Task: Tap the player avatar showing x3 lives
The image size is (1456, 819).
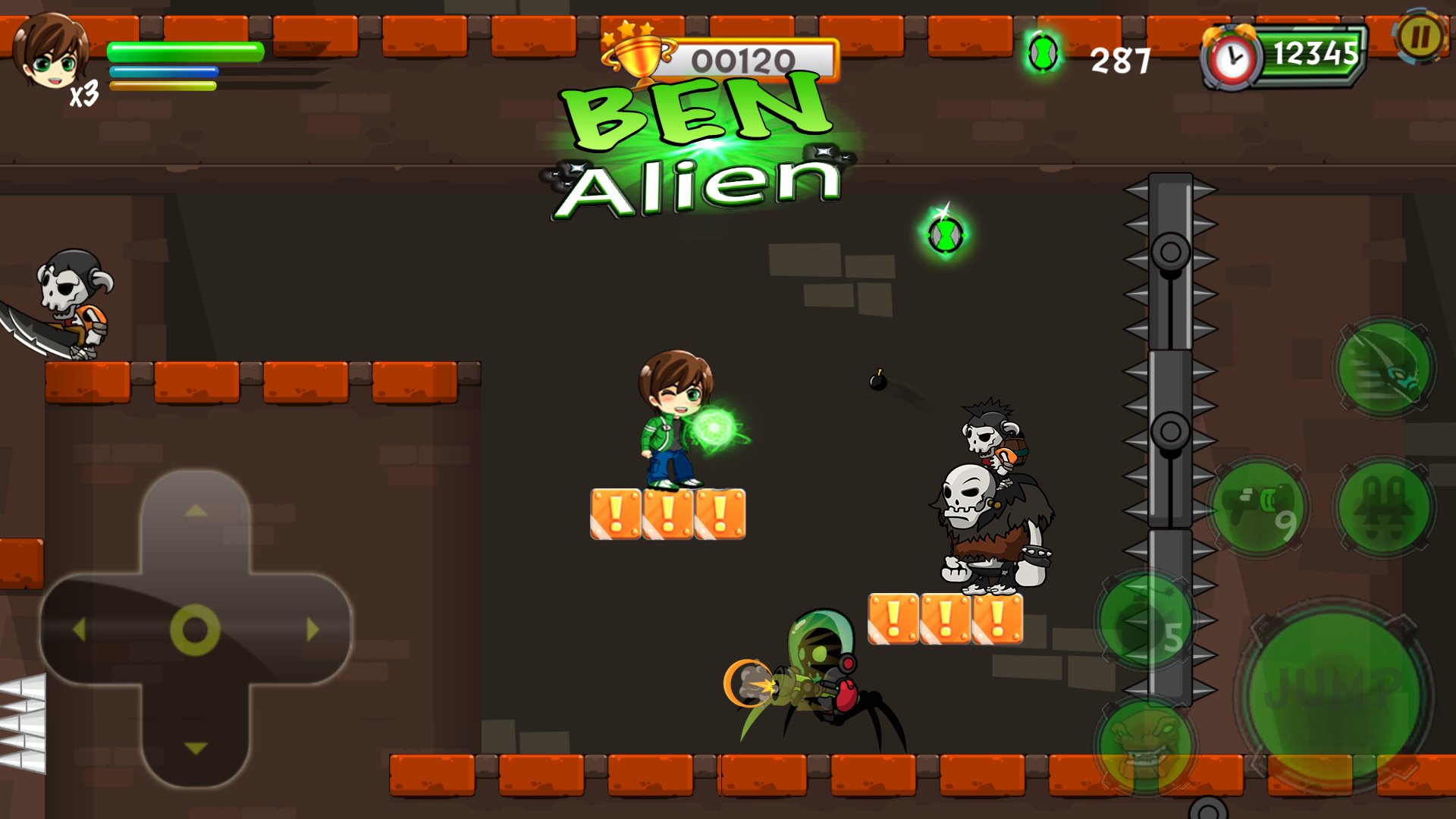Action: pyautogui.click(x=51, y=55)
